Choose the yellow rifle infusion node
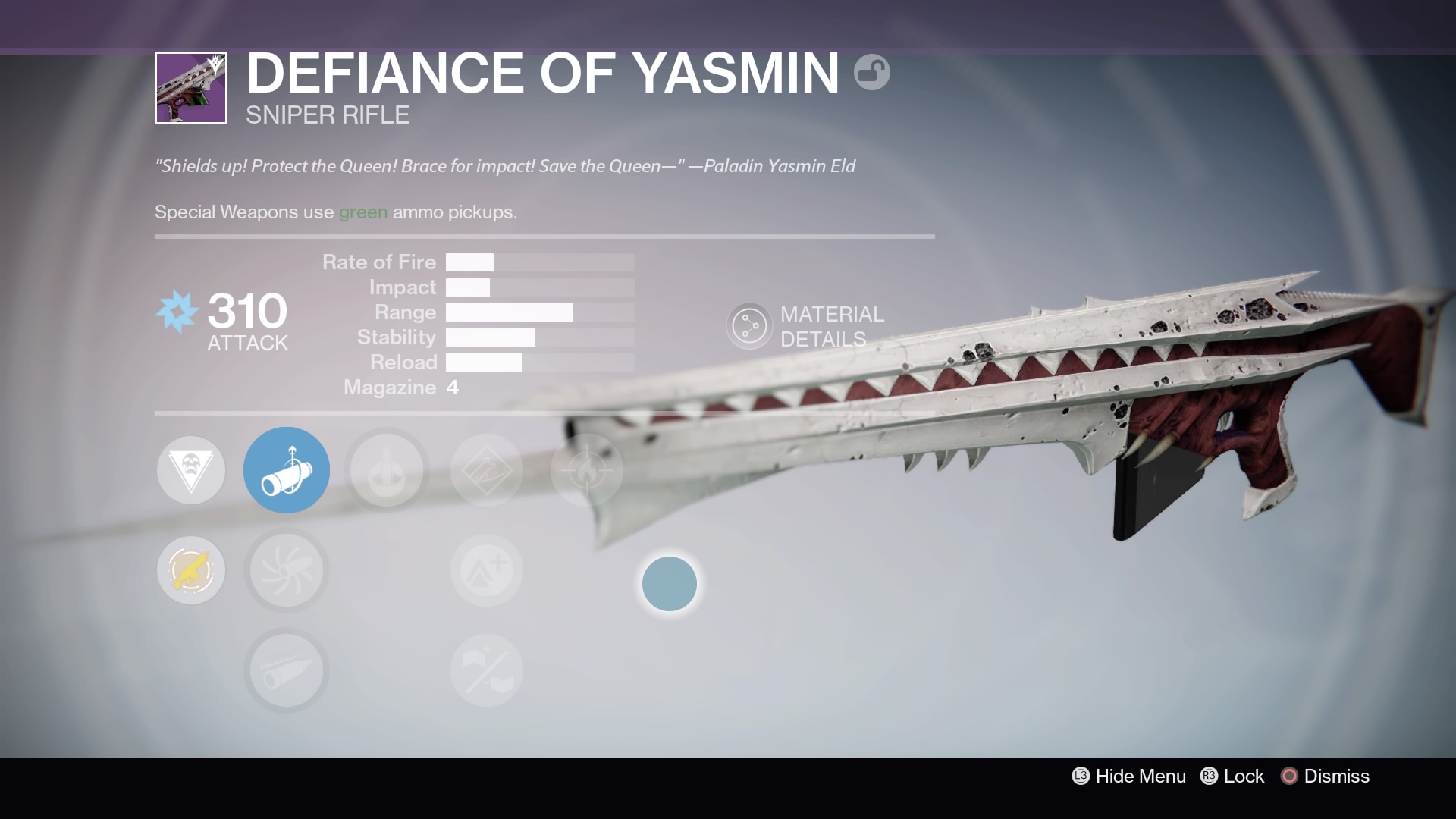 [x=191, y=570]
